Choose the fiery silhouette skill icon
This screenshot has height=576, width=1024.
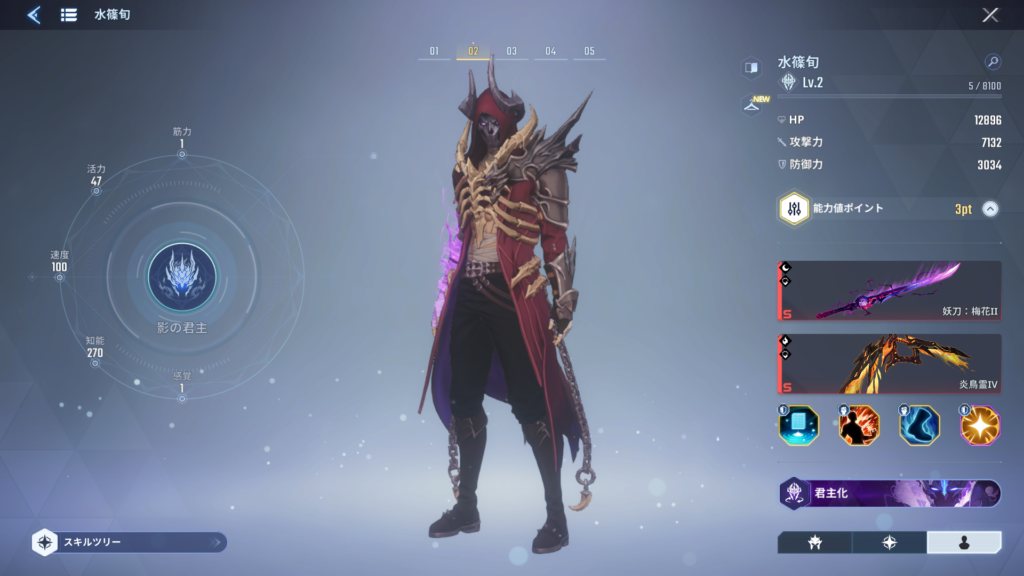tap(859, 425)
